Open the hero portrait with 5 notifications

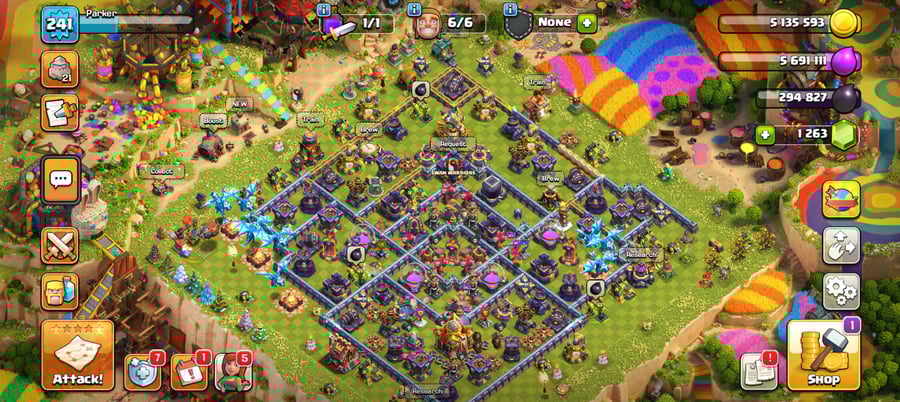(x=231, y=372)
